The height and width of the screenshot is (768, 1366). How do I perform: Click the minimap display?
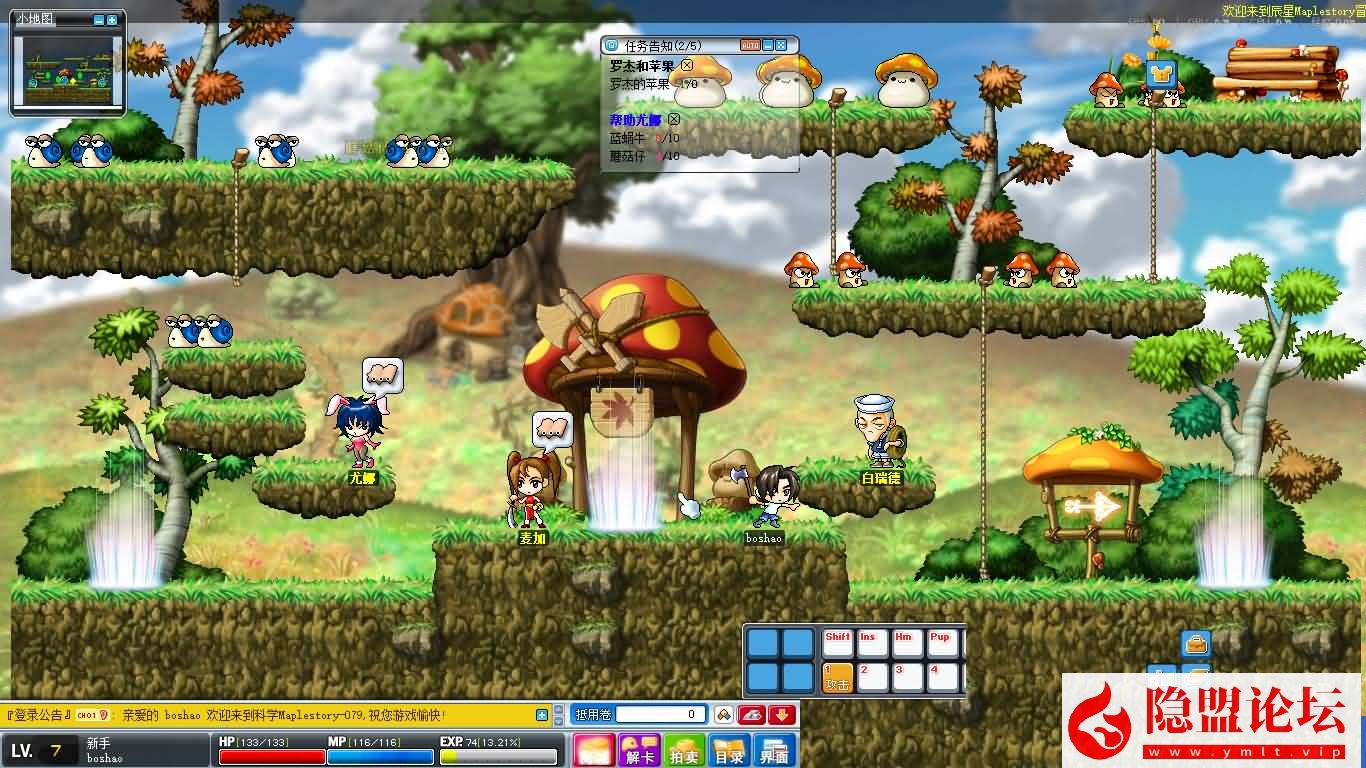click(x=68, y=70)
